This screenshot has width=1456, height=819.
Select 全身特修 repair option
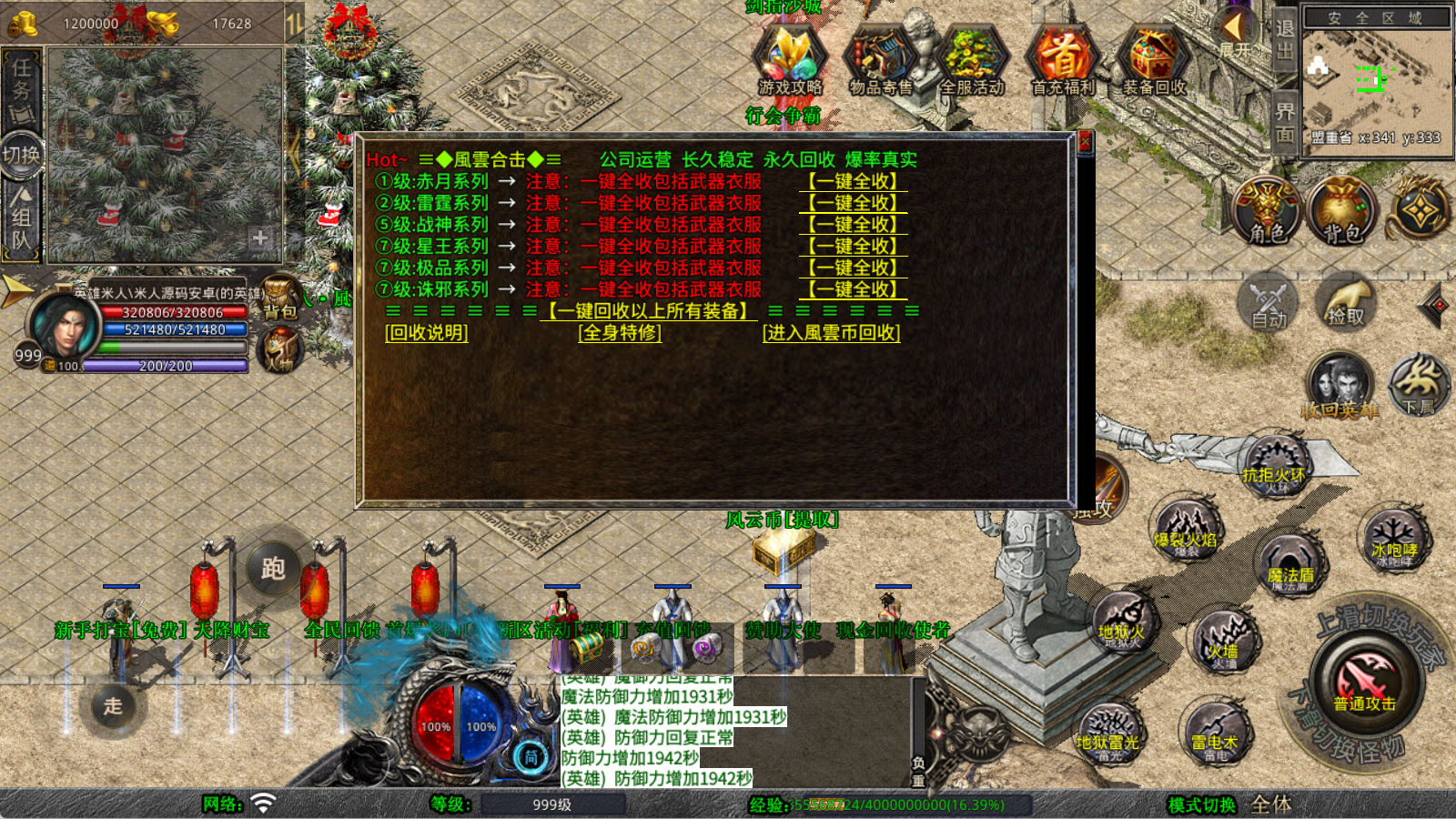tap(620, 333)
